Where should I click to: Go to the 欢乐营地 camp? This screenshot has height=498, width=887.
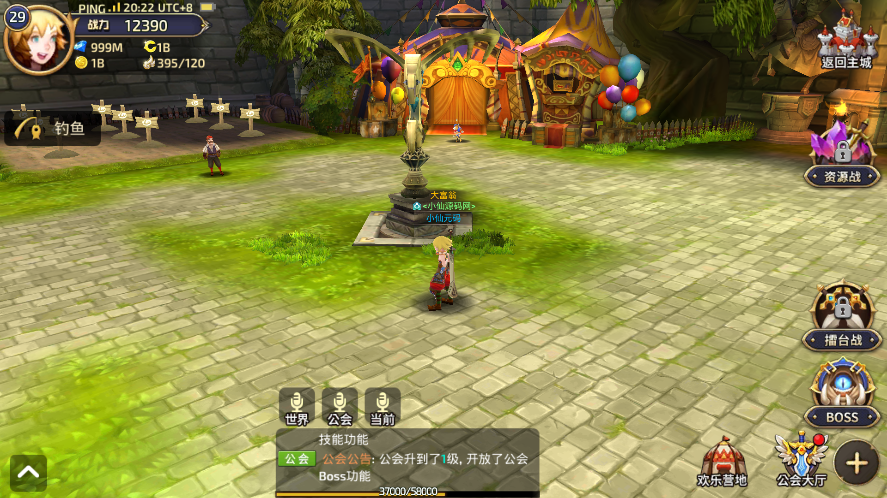[x=722, y=462]
